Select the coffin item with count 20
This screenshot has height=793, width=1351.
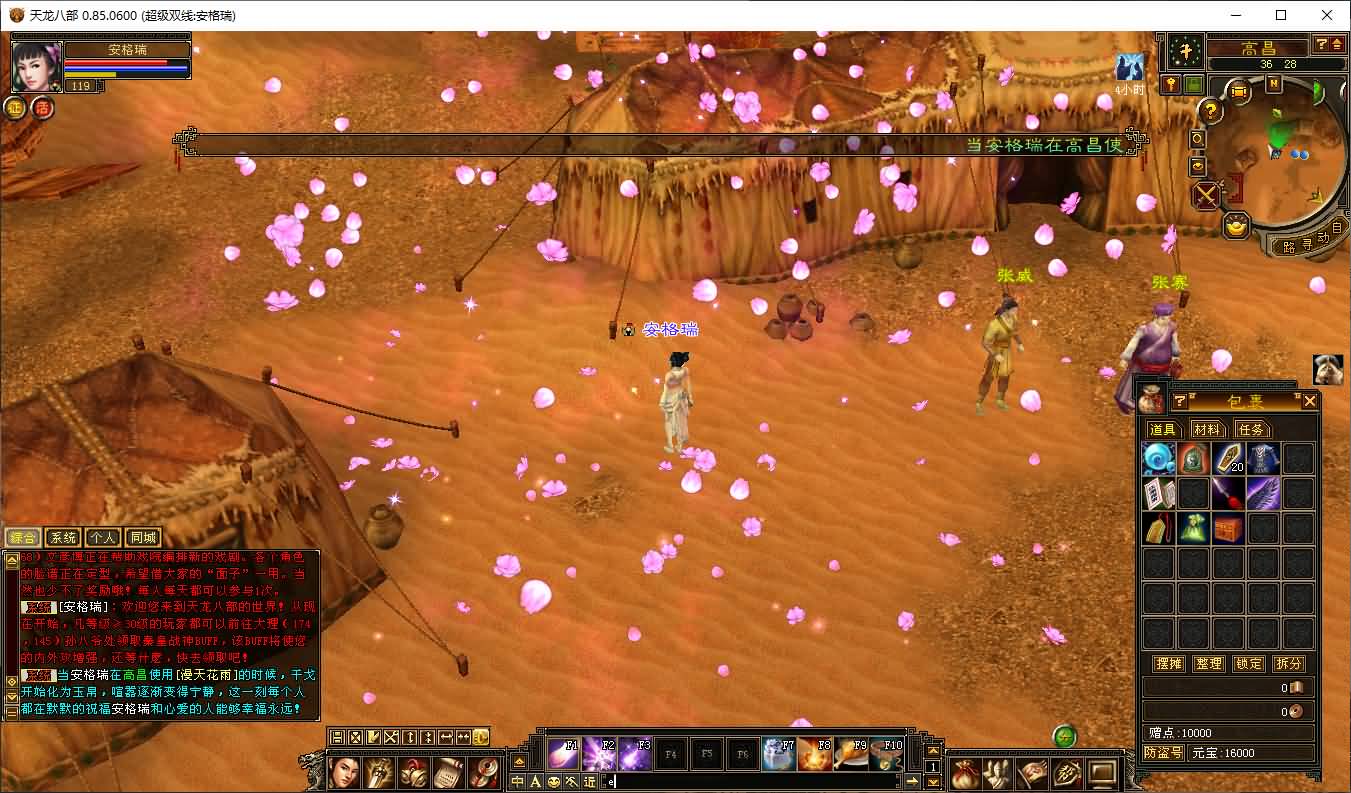click(1228, 459)
